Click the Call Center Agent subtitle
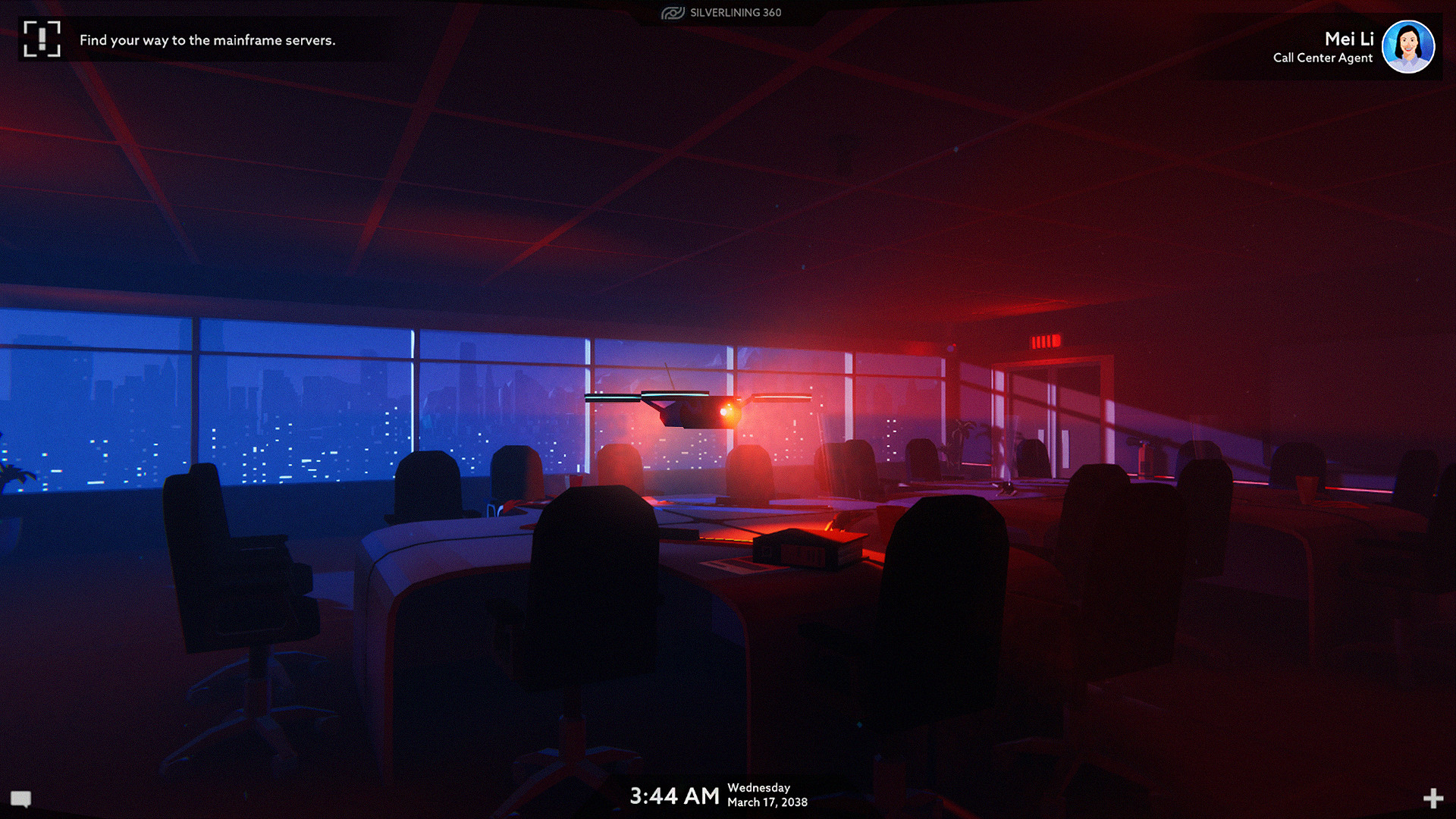Viewport: 1456px width, 819px height. point(1323,58)
